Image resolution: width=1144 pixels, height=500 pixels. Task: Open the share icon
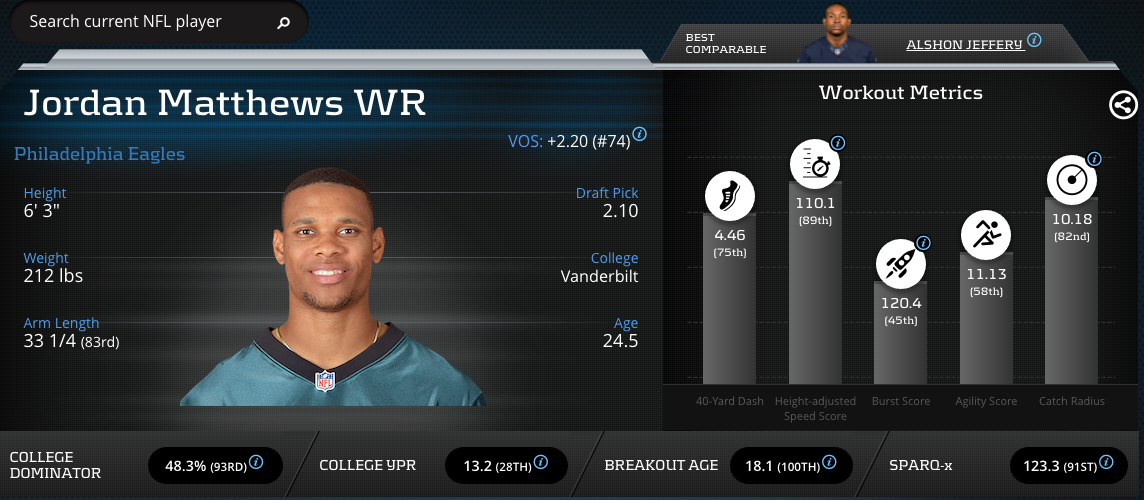pyautogui.click(x=1123, y=104)
